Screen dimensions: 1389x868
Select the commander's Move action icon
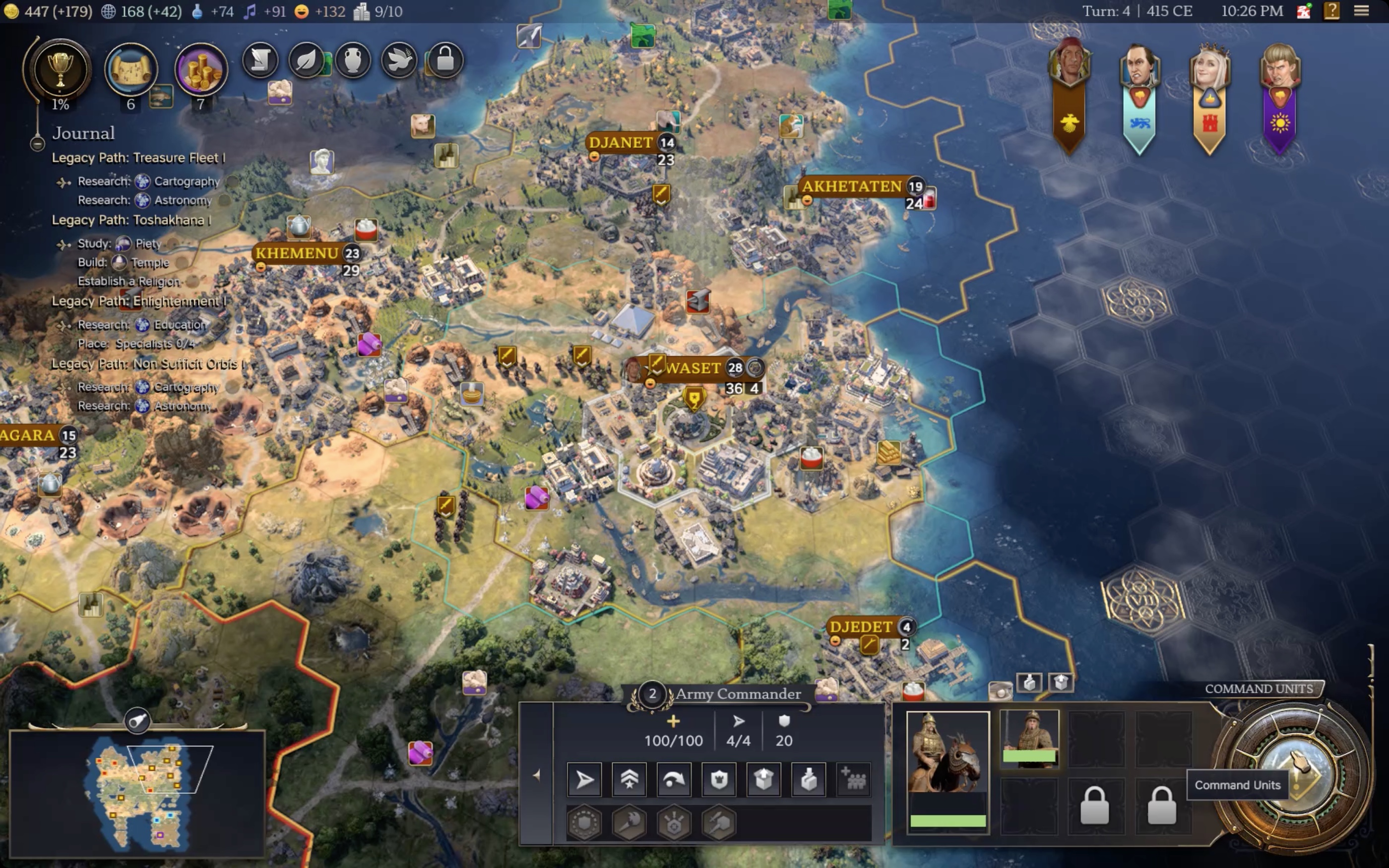[x=584, y=780]
